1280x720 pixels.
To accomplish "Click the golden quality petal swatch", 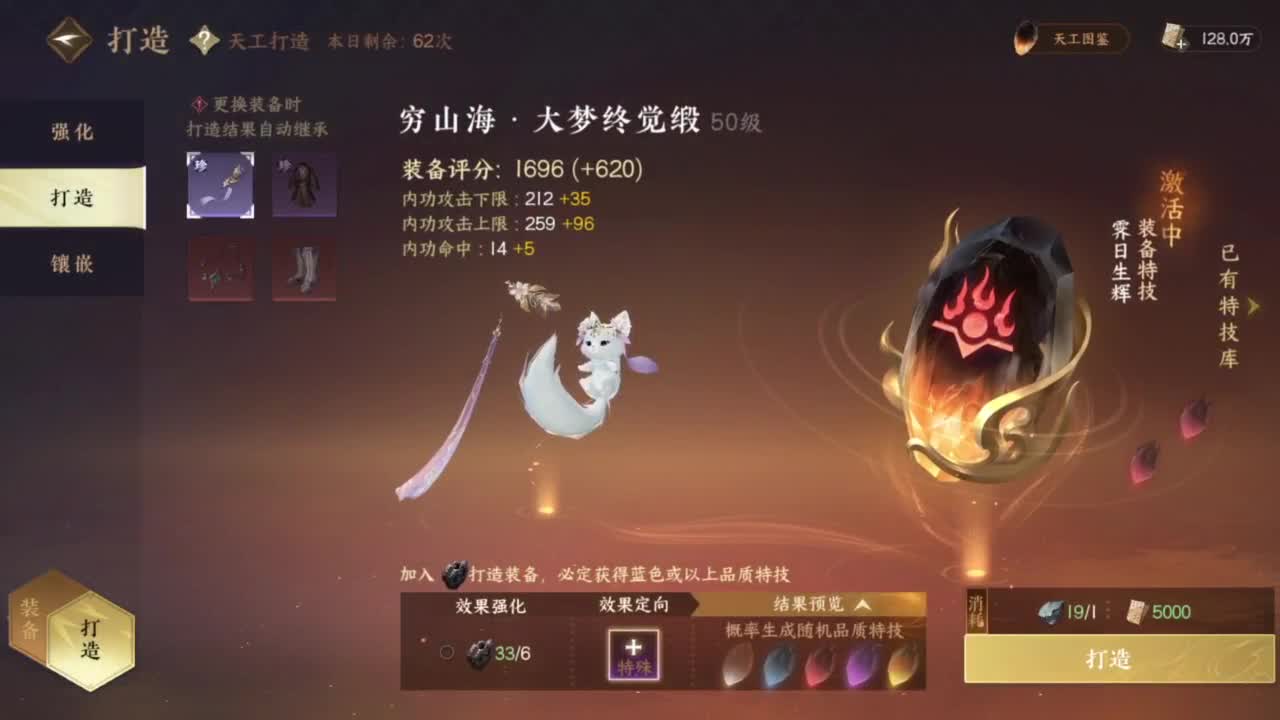I will 900,665.
